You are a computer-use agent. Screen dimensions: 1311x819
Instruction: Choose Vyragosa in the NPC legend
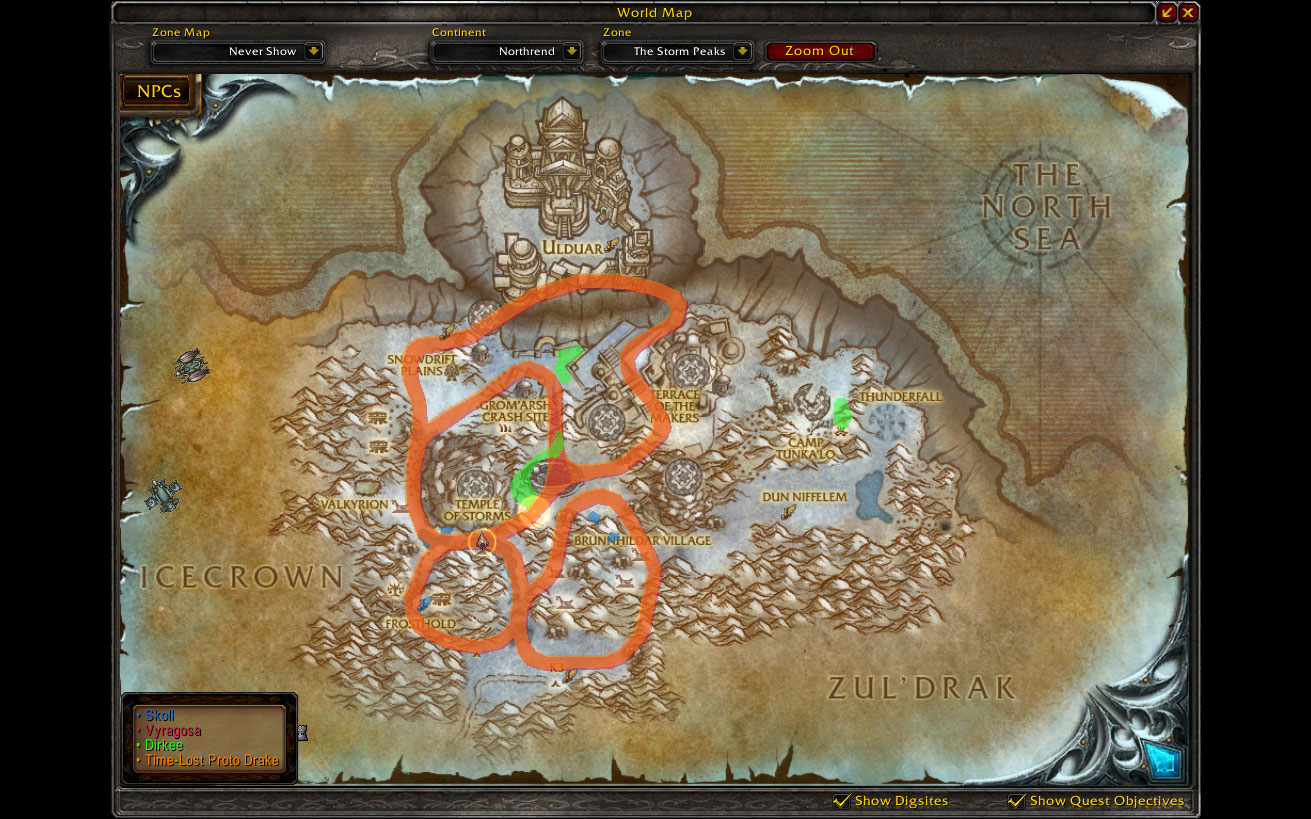pyautogui.click(x=174, y=731)
